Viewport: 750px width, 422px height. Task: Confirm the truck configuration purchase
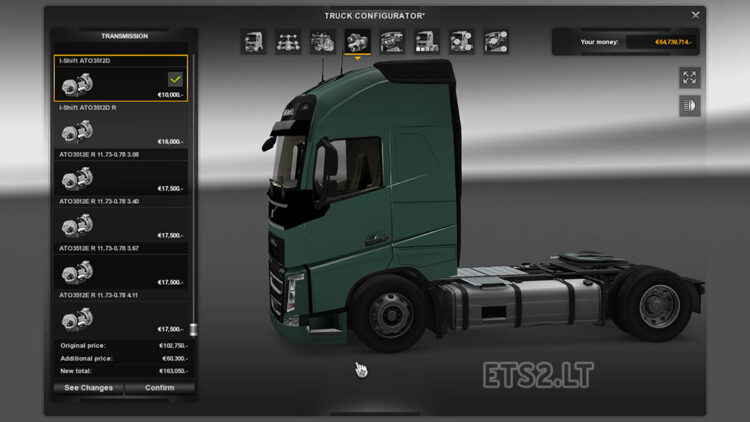[x=159, y=388]
